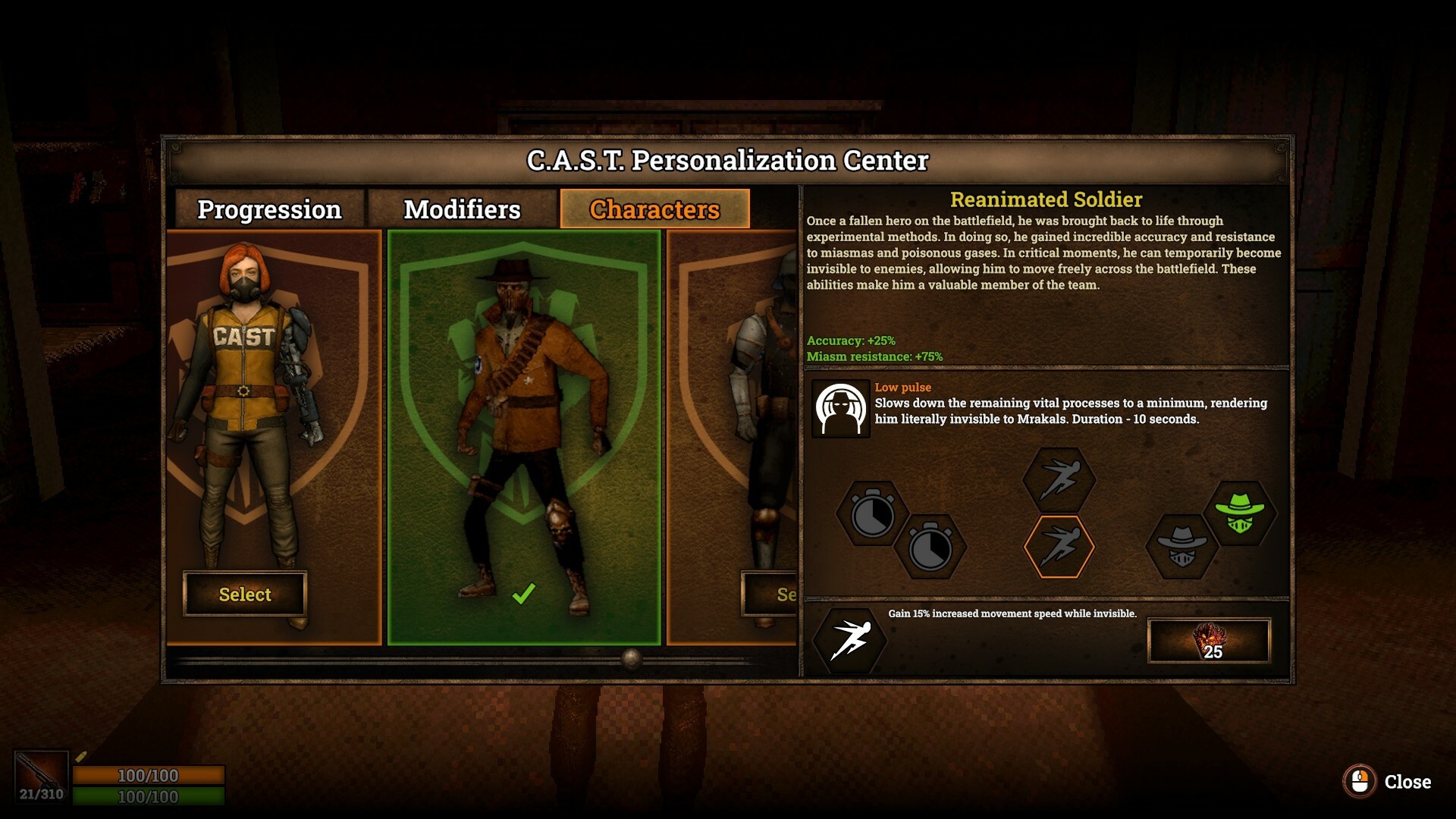Select the orange-outlined running figure upgrade
1456x819 pixels.
point(1059,546)
